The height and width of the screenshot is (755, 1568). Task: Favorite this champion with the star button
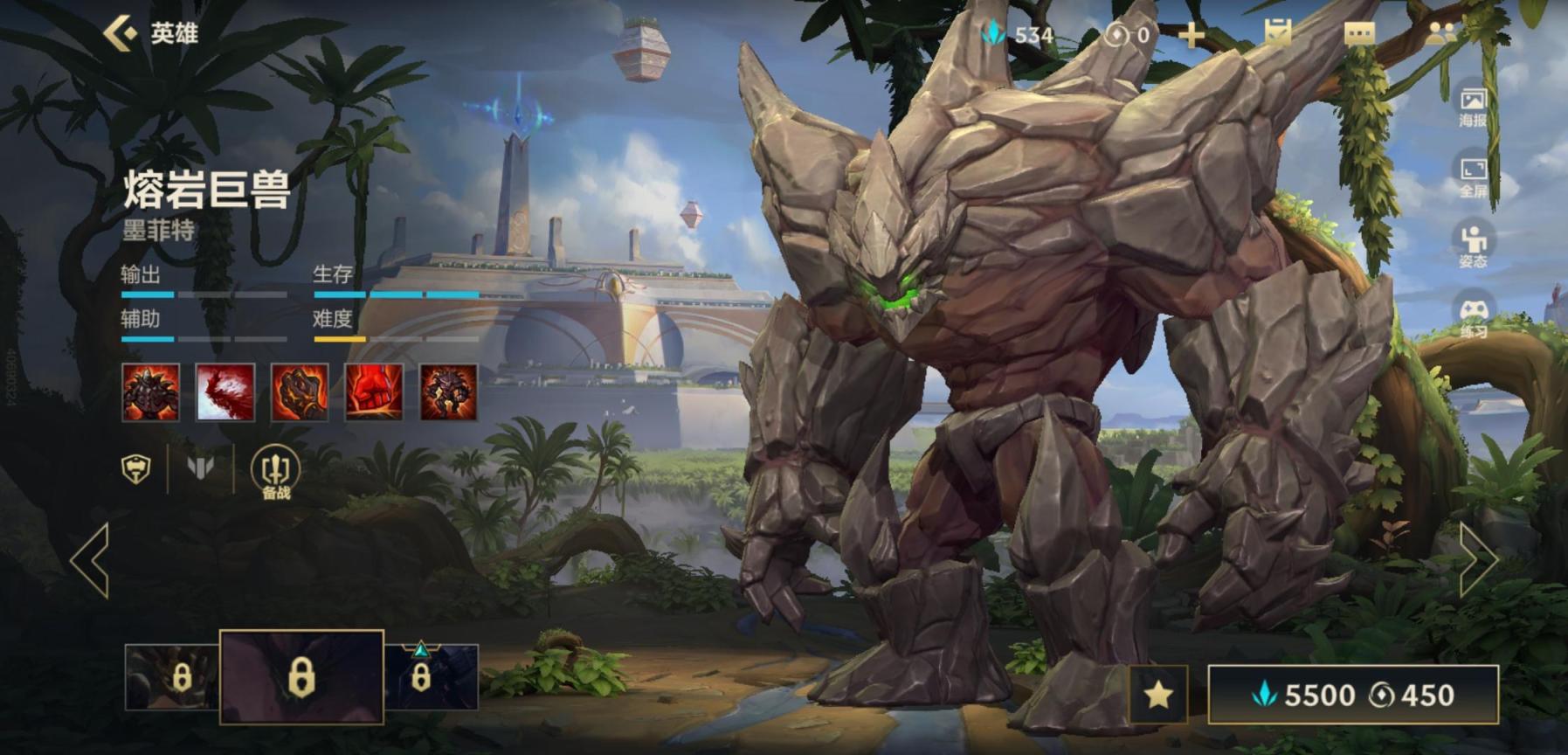1158,695
